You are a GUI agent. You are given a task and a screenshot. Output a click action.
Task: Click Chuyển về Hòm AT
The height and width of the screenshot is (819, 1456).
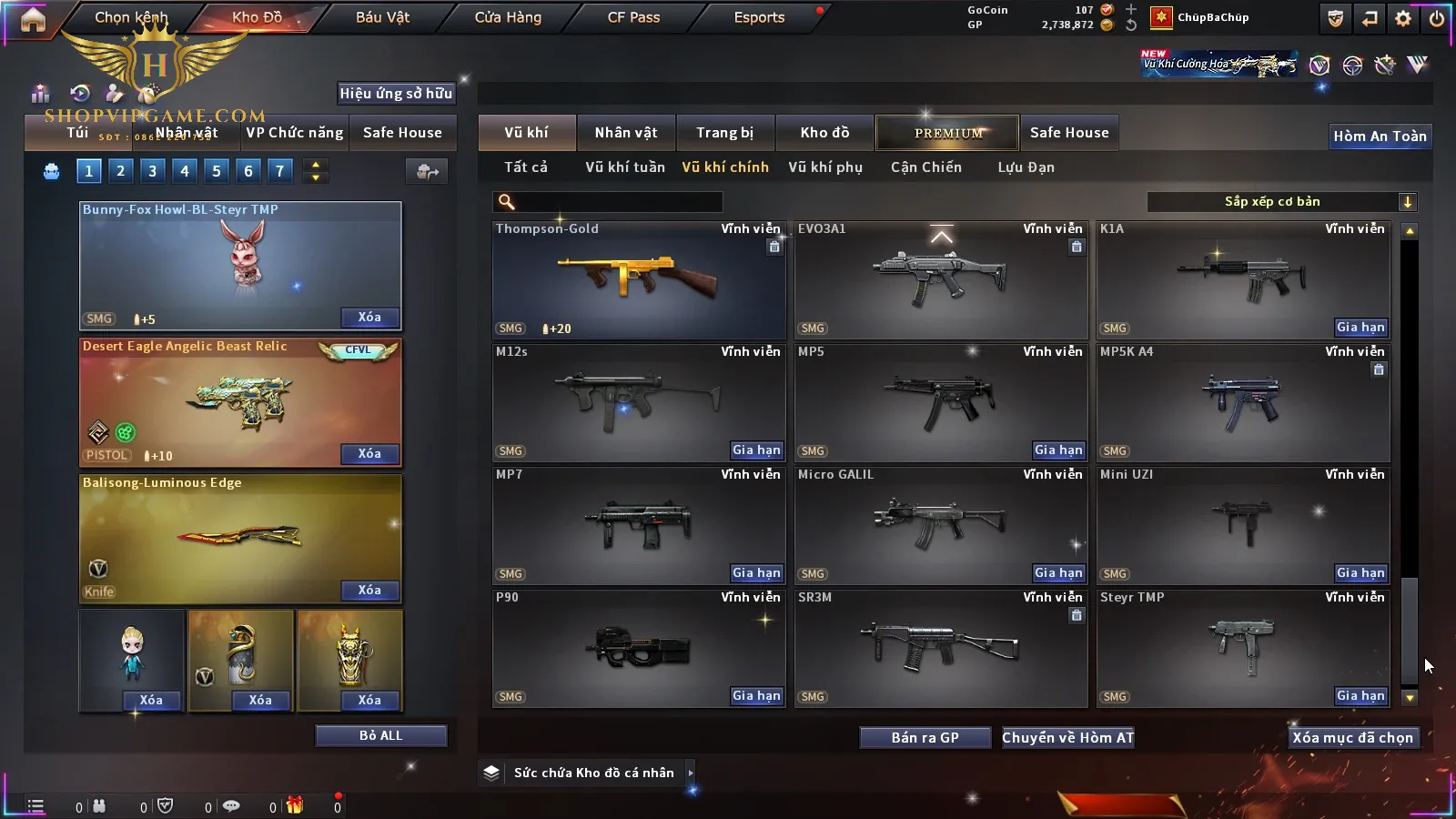[1067, 738]
